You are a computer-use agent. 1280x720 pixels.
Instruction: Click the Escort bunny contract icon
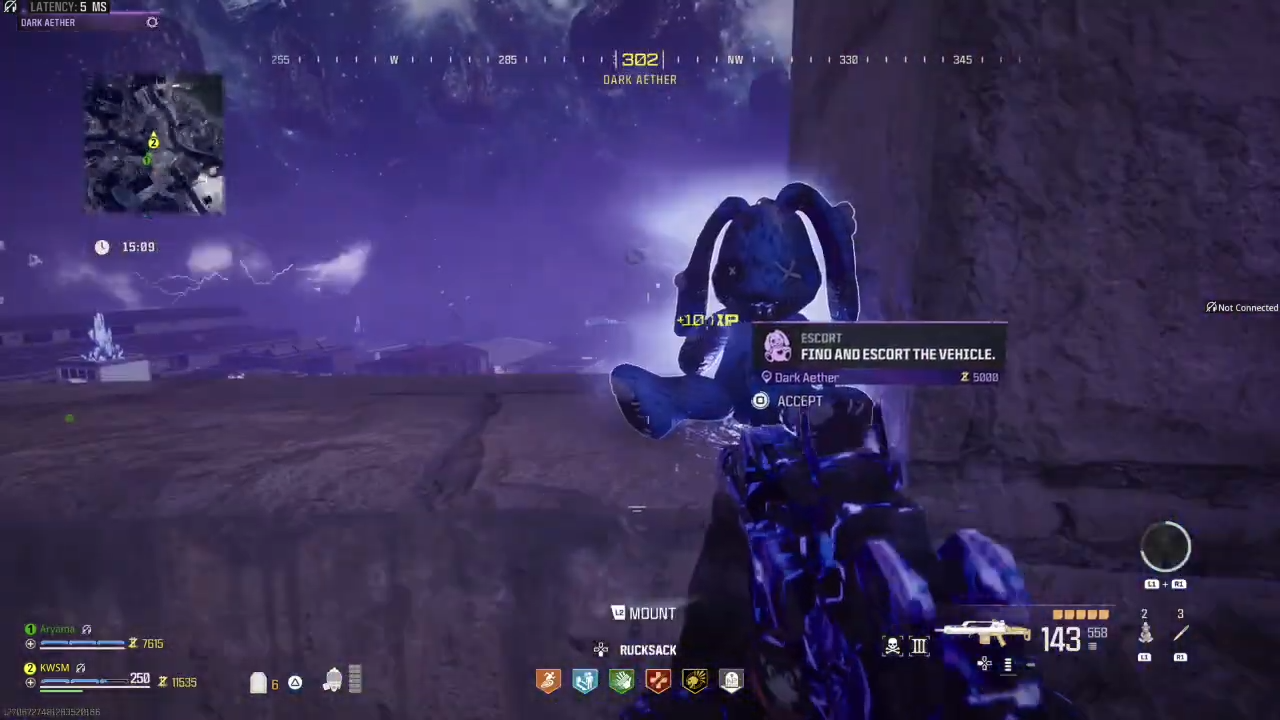click(777, 347)
